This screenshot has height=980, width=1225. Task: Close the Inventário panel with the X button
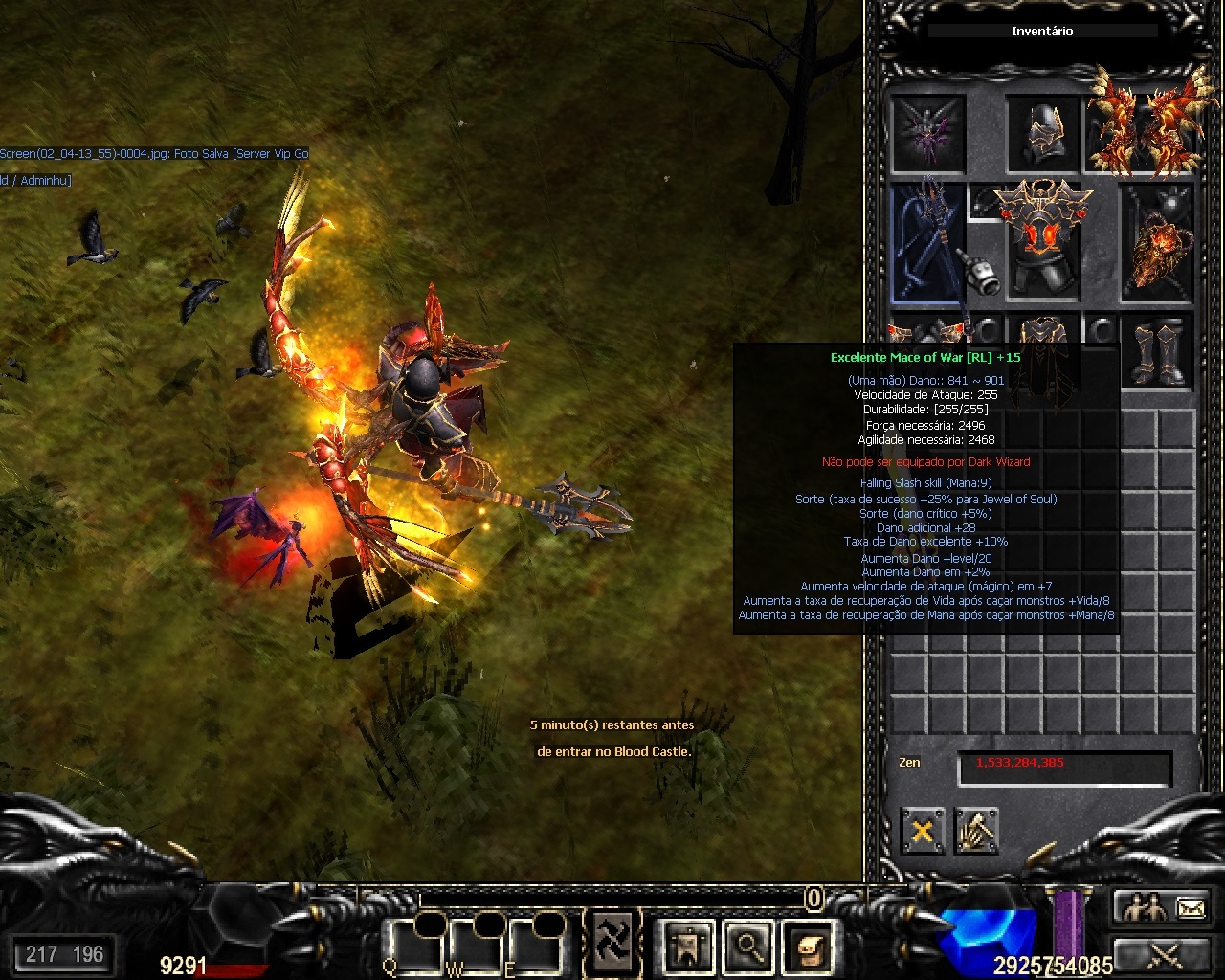coord(923,831)
